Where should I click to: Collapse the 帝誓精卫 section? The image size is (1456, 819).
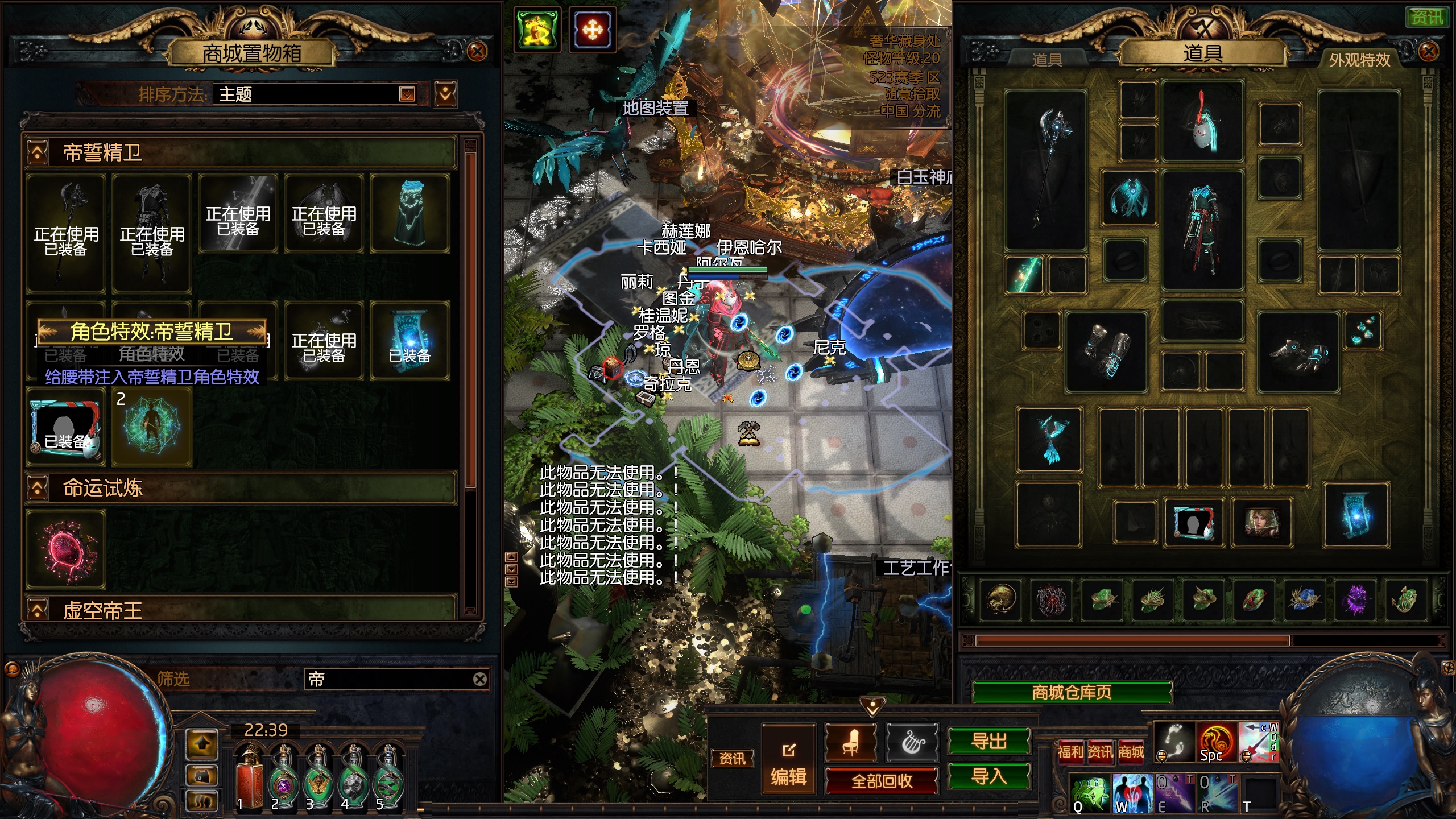tap(38, 152)
